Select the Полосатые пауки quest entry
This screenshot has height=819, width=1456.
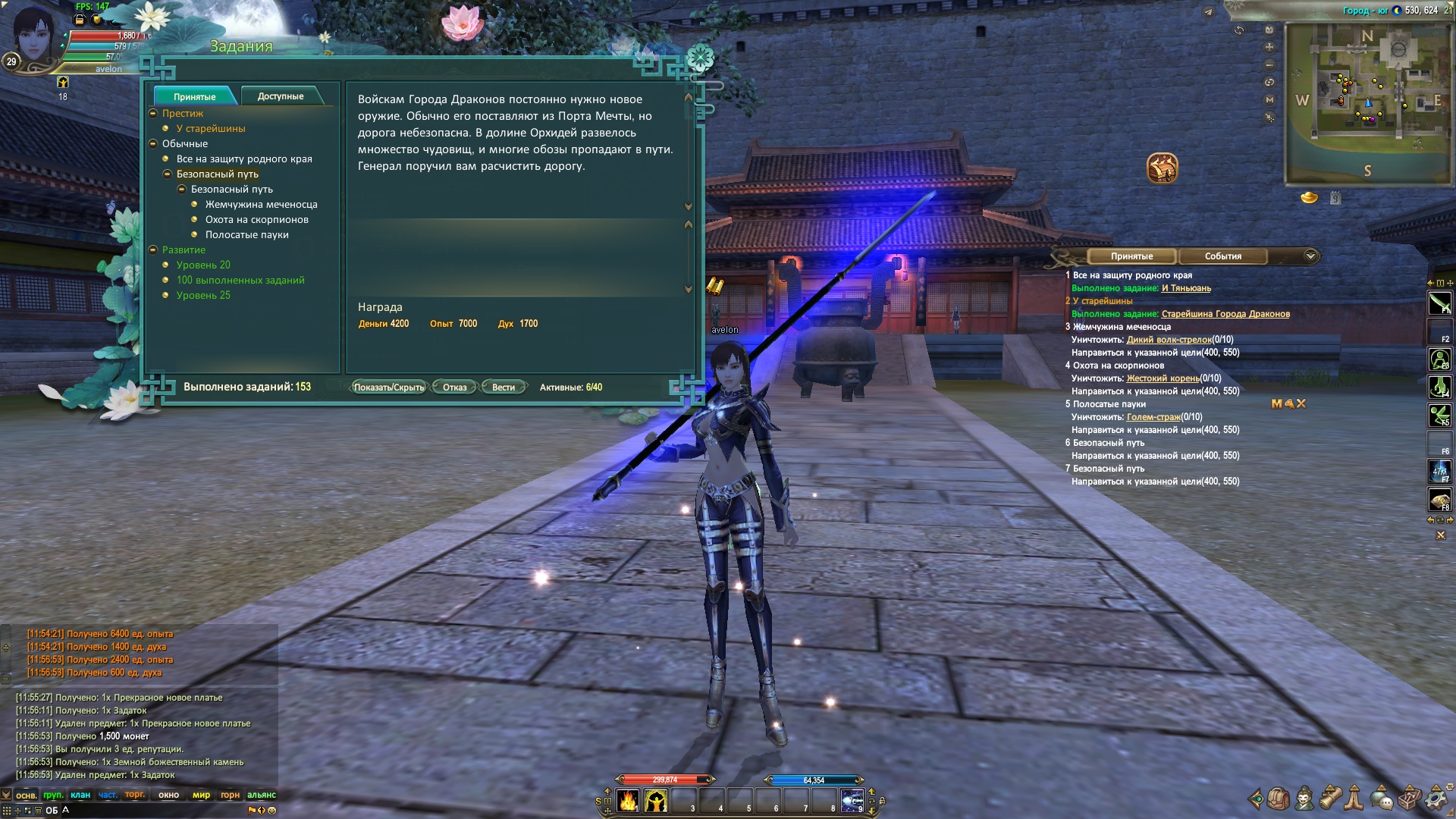tap(246, 235)
